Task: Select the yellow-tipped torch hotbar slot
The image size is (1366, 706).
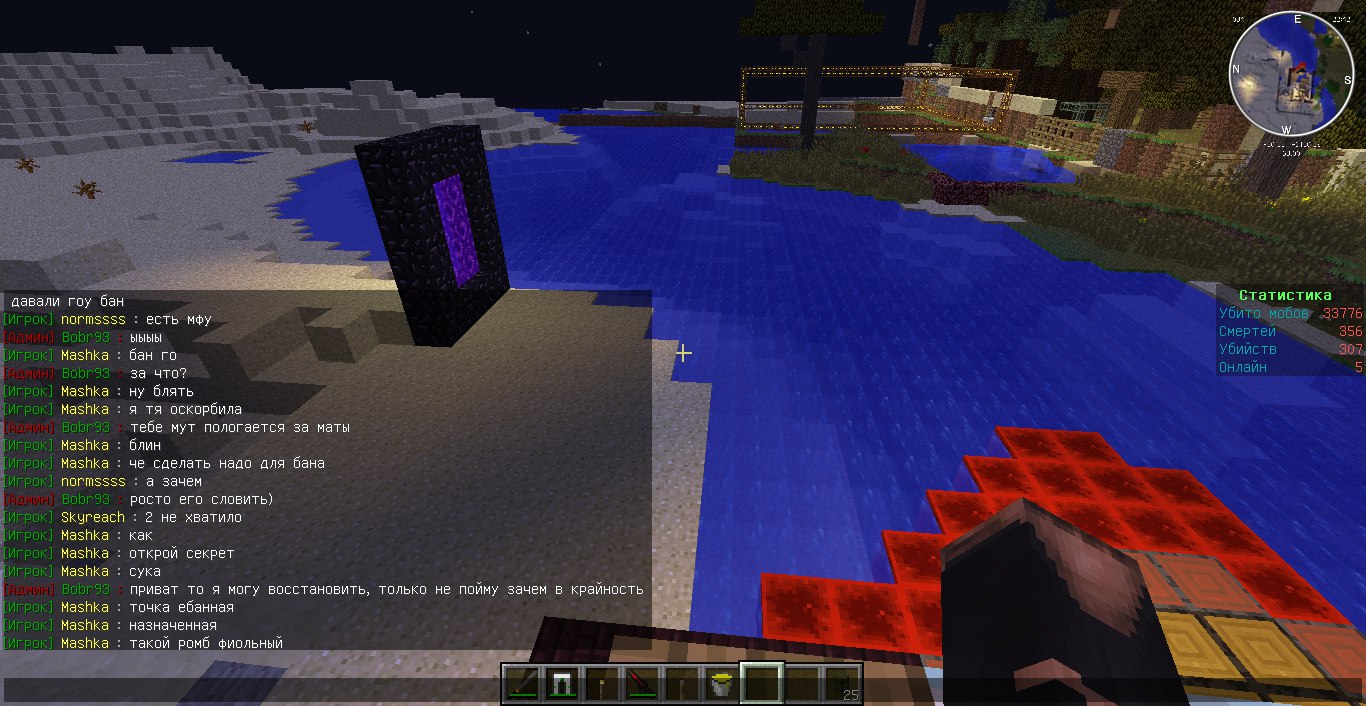Action: (600, 684)
